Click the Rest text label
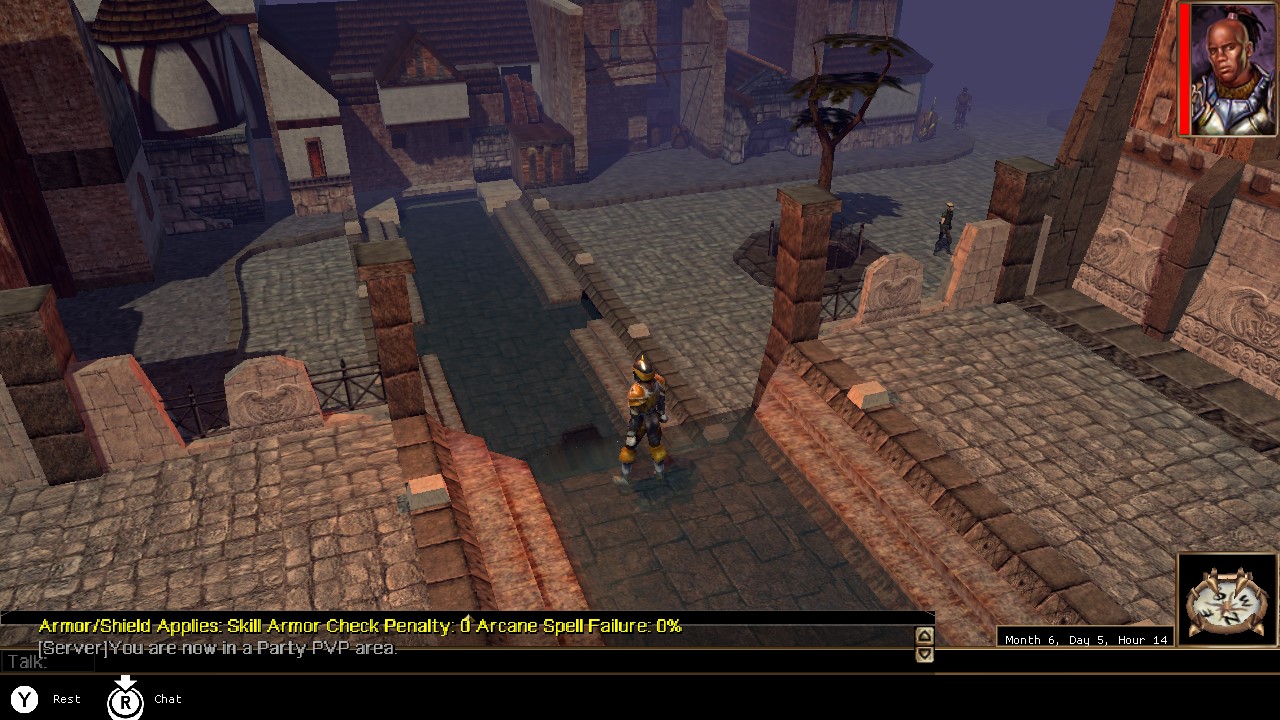 (x=66, y=699)
